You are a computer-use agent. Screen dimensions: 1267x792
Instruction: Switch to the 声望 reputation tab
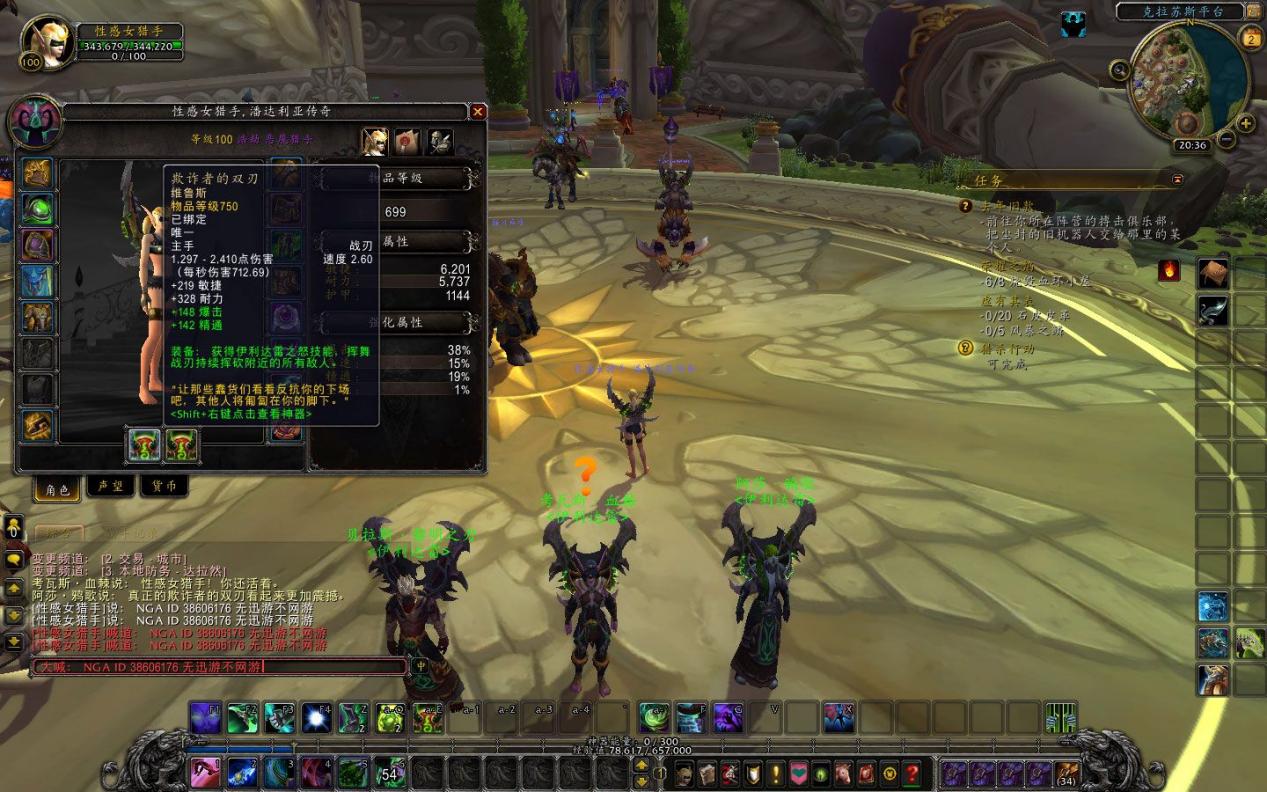pyautogui.click(x=110, y=486)
